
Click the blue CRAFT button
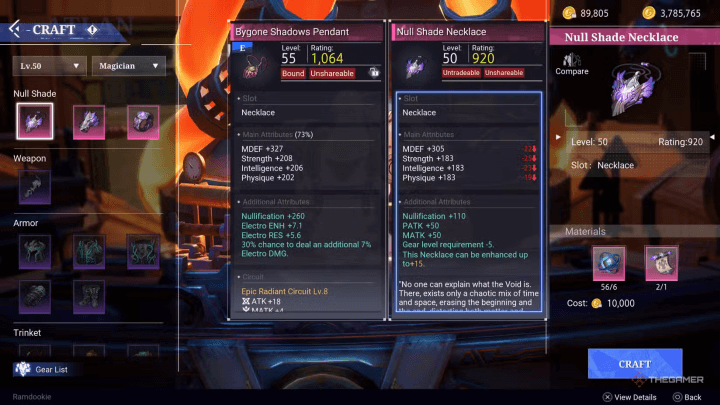coord(635,363)
